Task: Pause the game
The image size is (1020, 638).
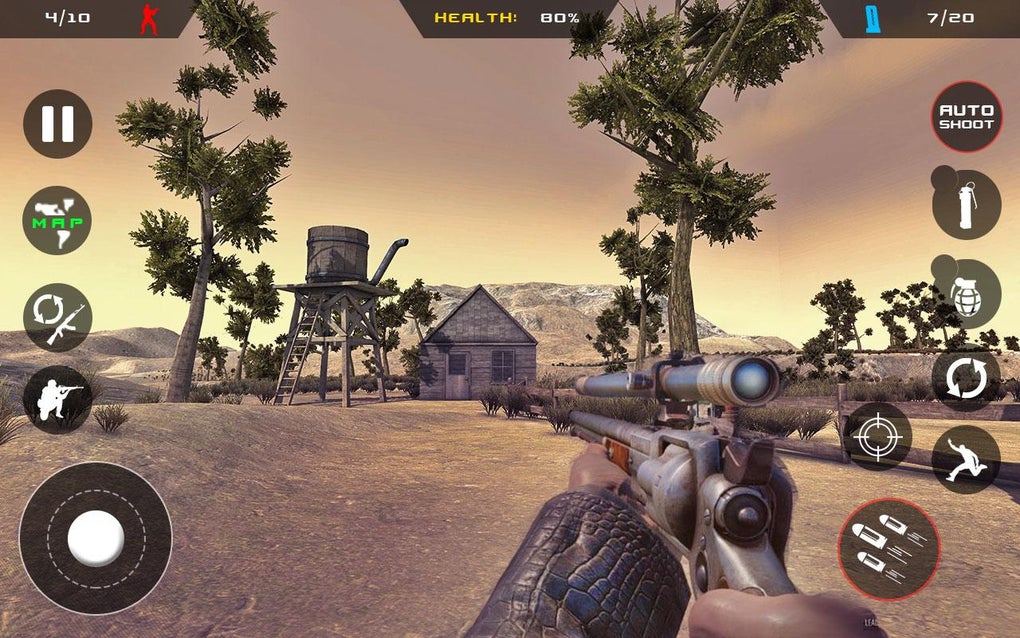Action: (58, 124)
